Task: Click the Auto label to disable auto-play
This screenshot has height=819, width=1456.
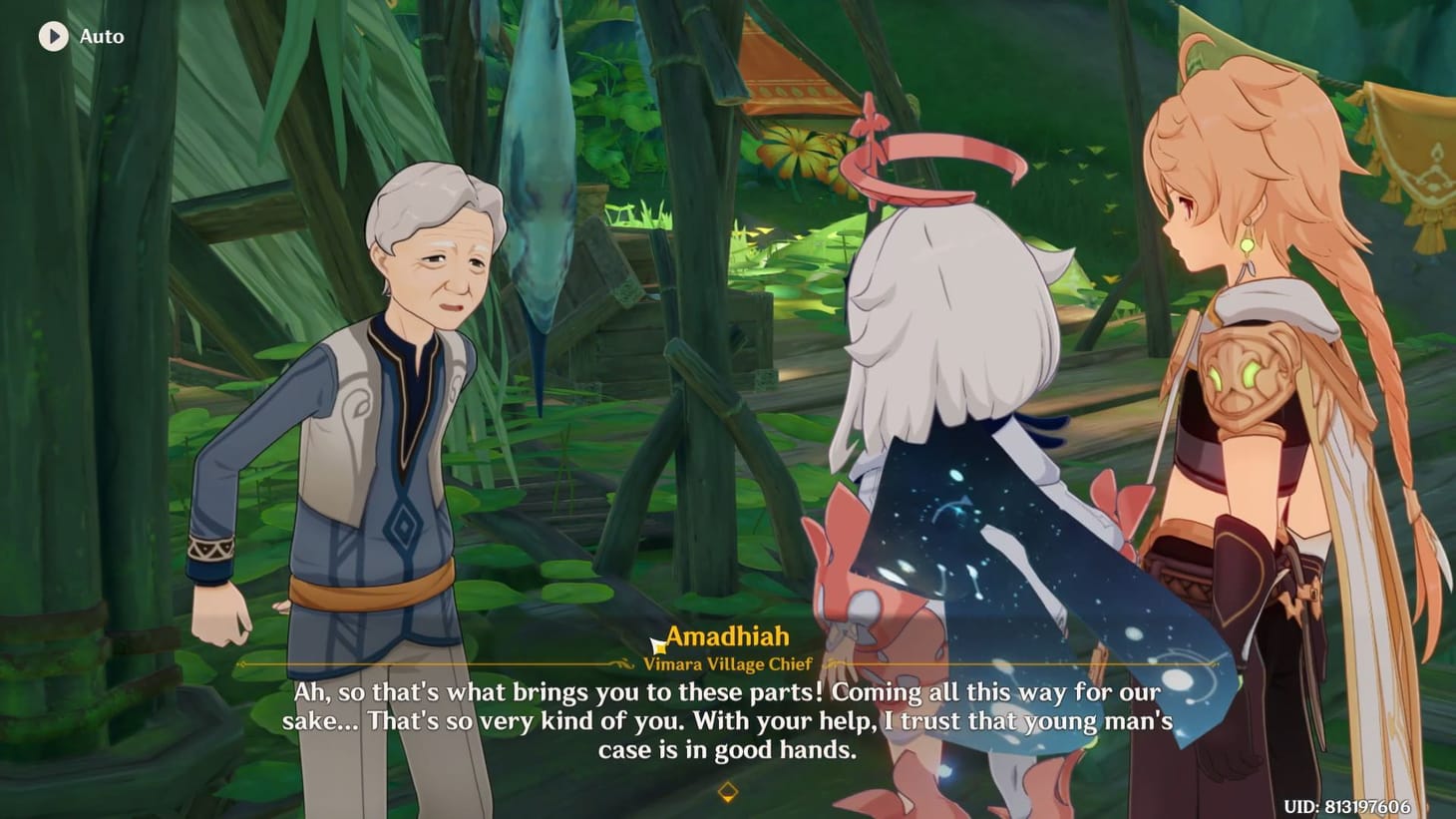Action: tap(100, 37)
